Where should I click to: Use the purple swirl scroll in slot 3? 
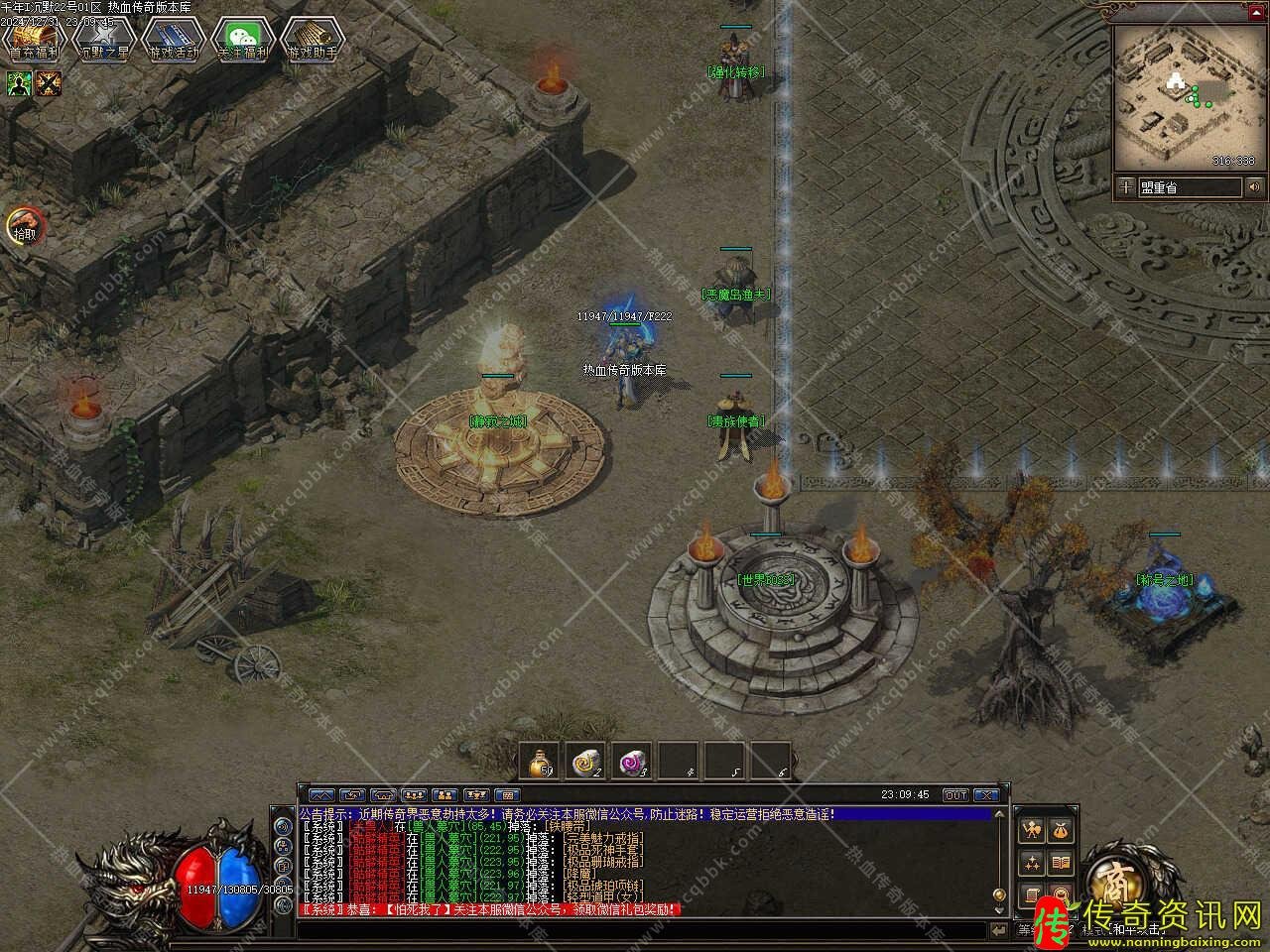(x=632, y=761)
